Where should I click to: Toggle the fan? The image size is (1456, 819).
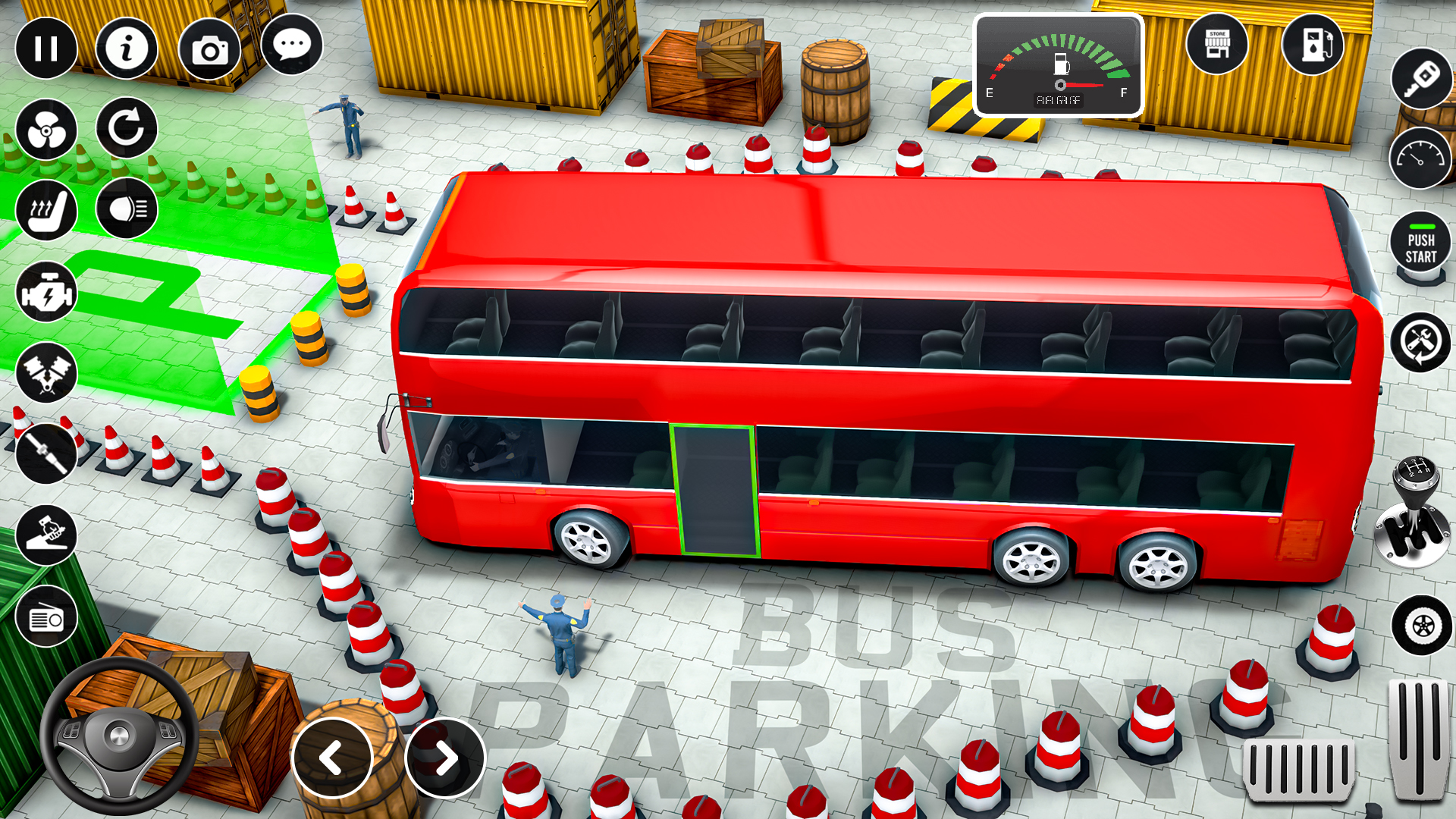(x=47, y=129)
